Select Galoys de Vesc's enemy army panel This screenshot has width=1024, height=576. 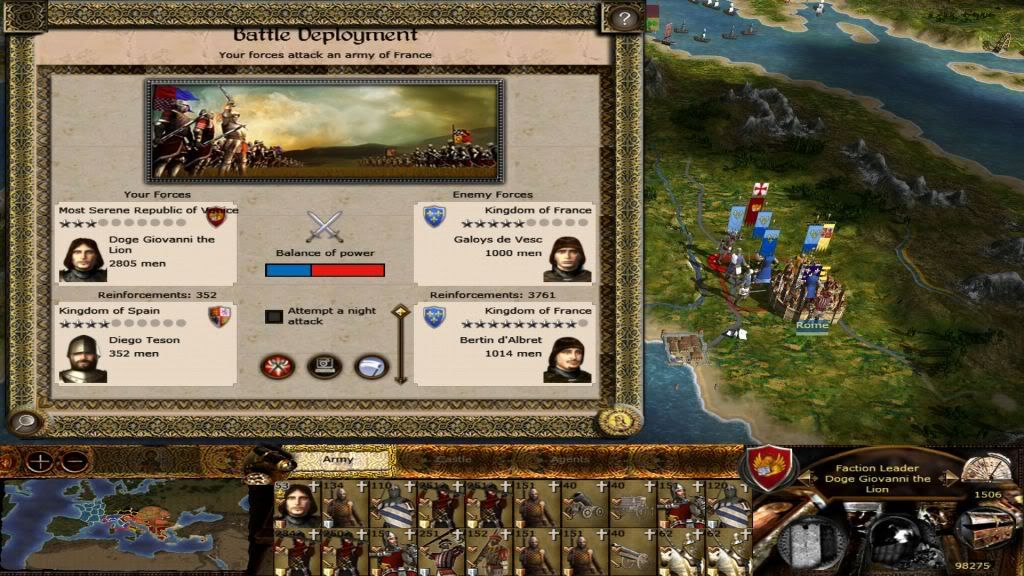[505, 243]
